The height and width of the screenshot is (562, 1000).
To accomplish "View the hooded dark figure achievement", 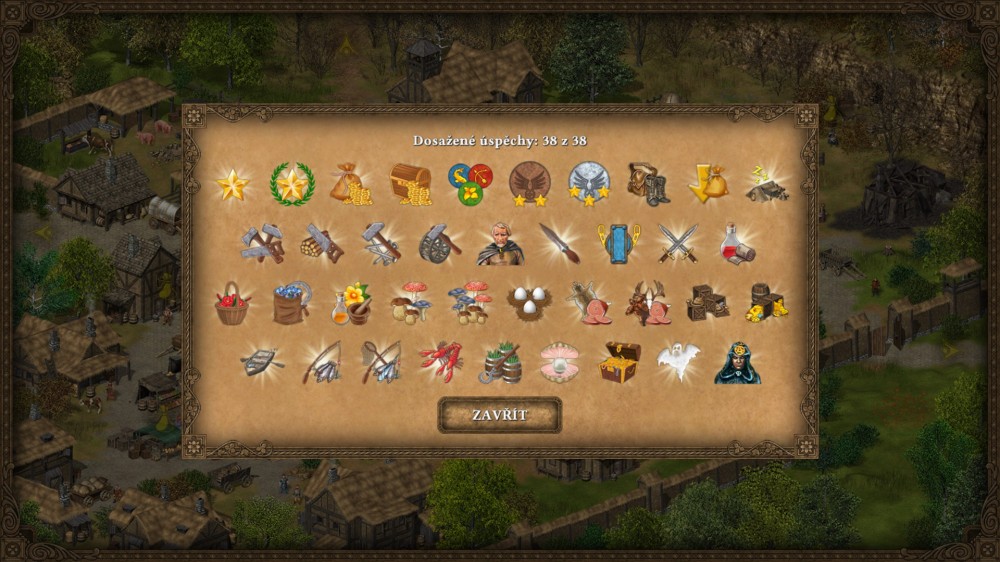I will coord(737,364).
